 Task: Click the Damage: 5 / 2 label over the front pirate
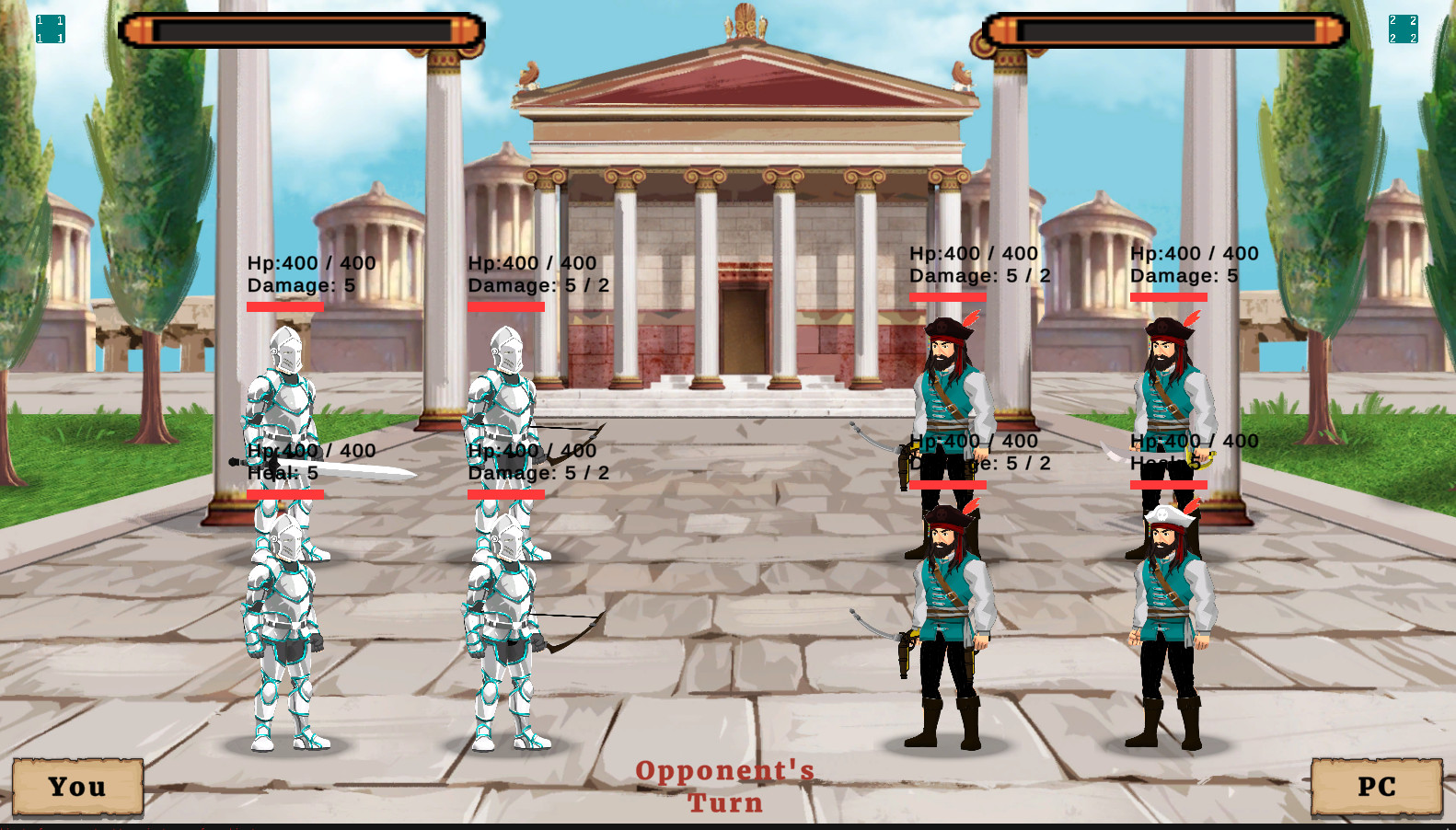point(978,274)
